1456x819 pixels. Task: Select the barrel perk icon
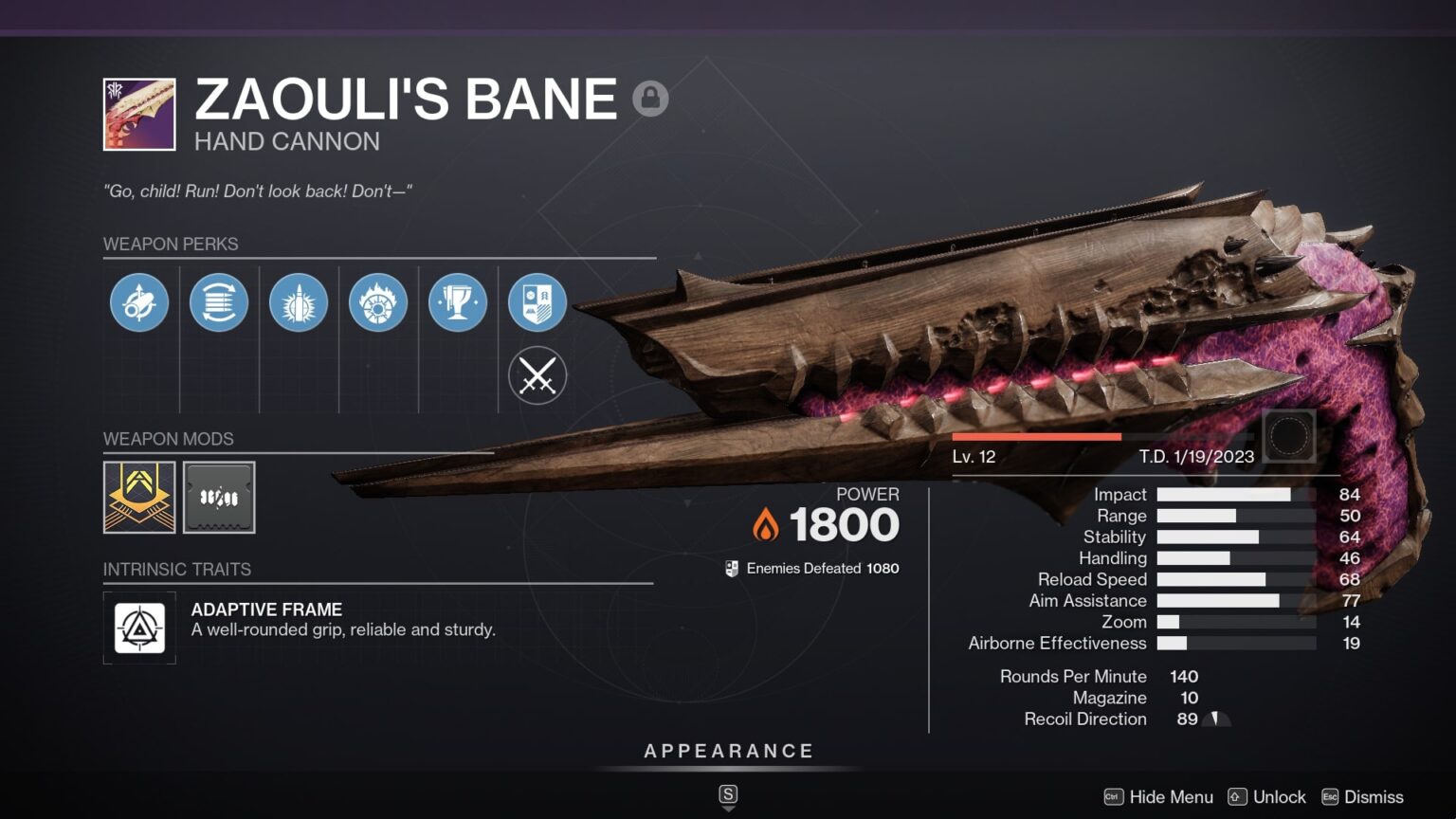click(x=139, y=301)
